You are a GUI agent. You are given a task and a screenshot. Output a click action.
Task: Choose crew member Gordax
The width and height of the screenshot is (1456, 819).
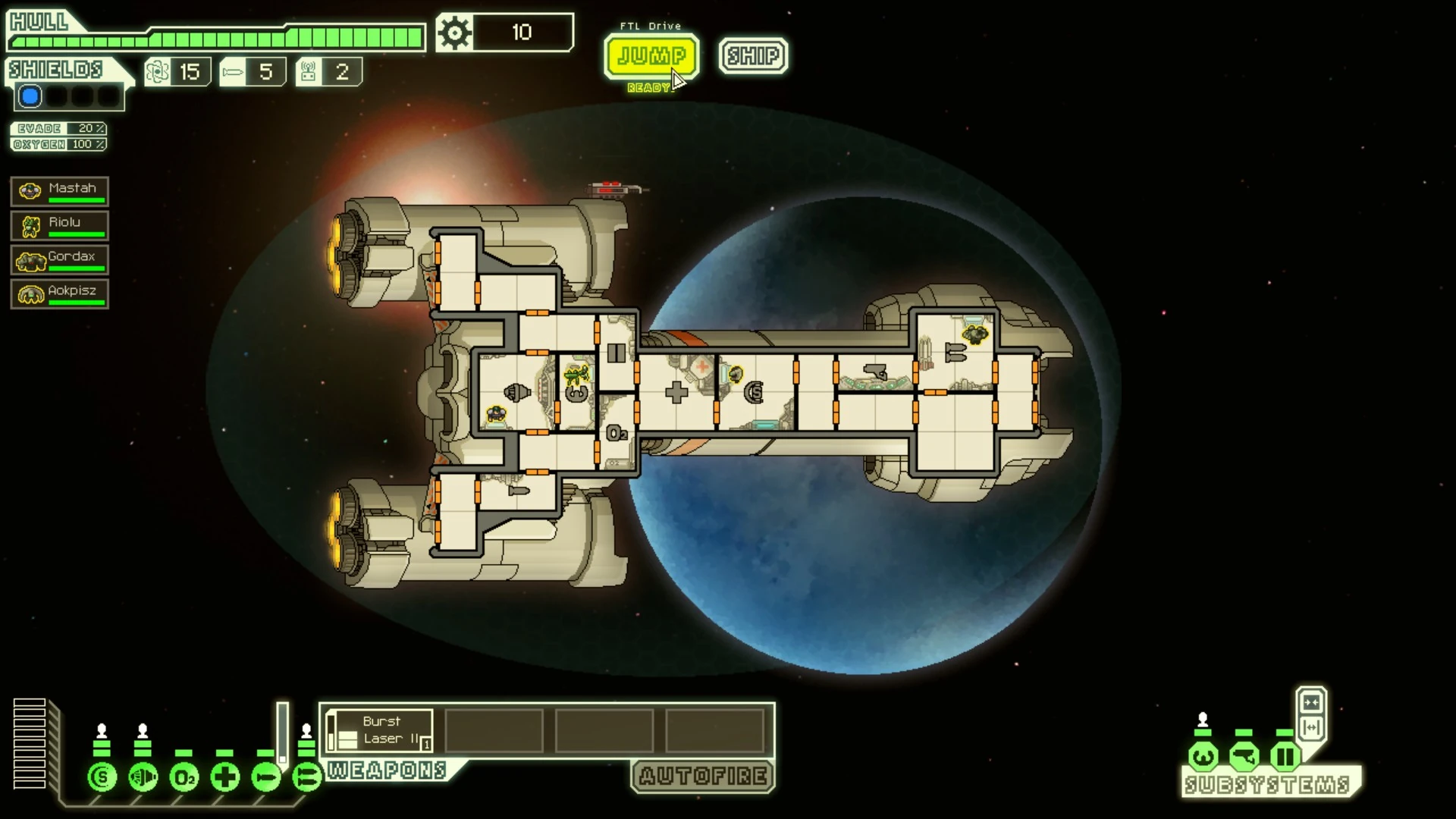[60, 259]
